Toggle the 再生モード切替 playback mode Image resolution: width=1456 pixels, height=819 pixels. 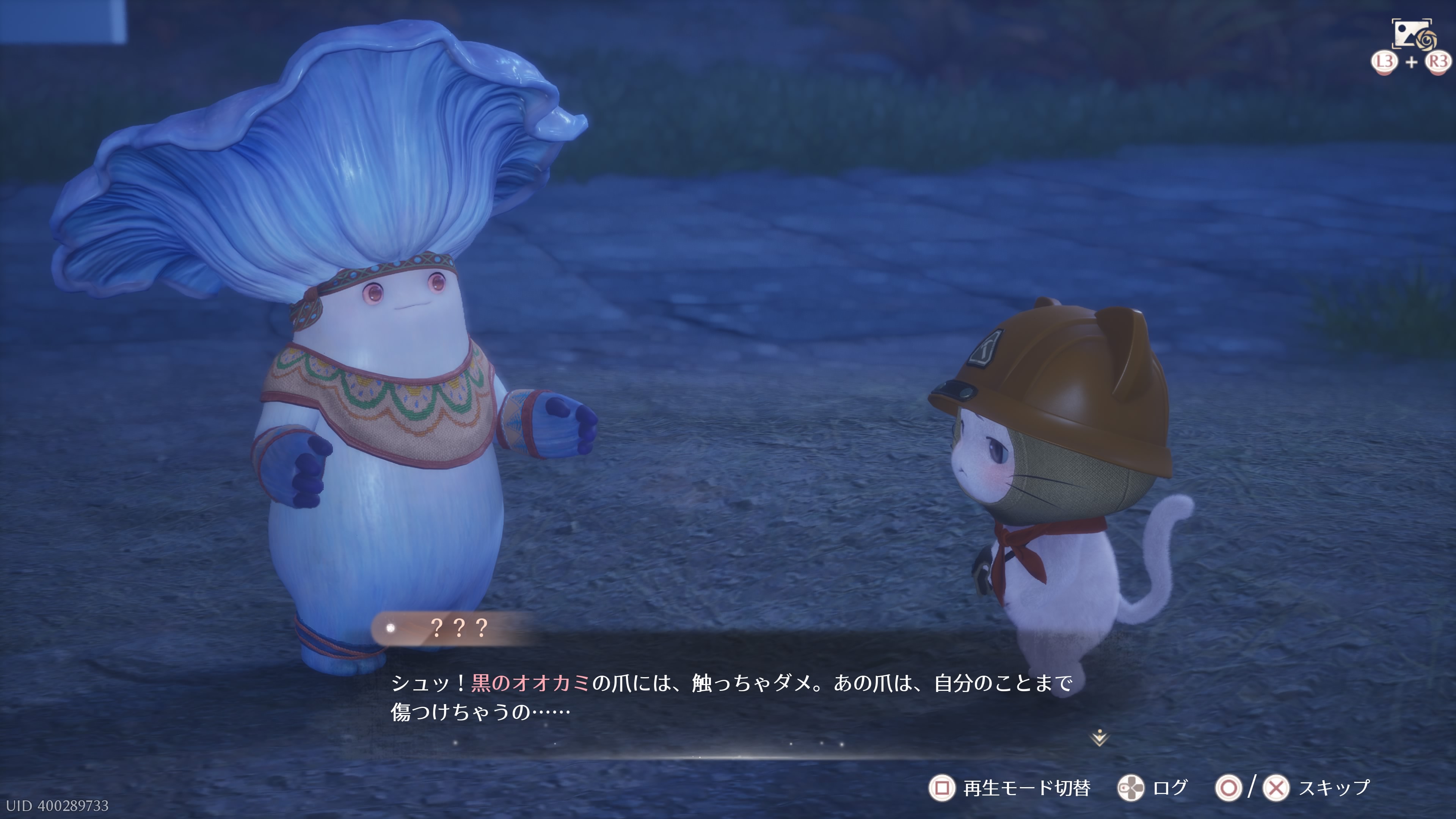click(1009, 788)
